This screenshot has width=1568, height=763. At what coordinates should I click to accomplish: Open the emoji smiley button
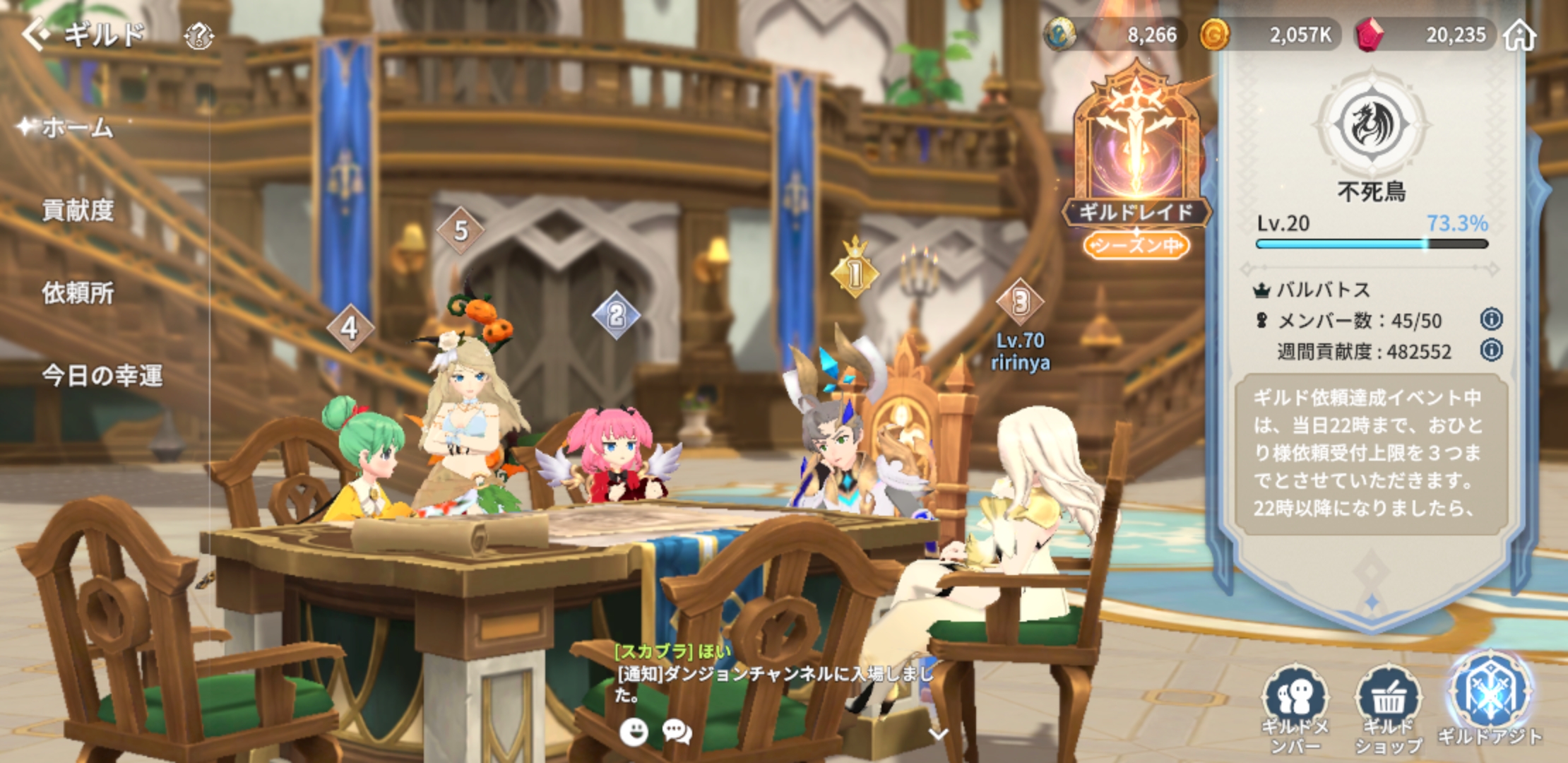[x=634, y=732]
